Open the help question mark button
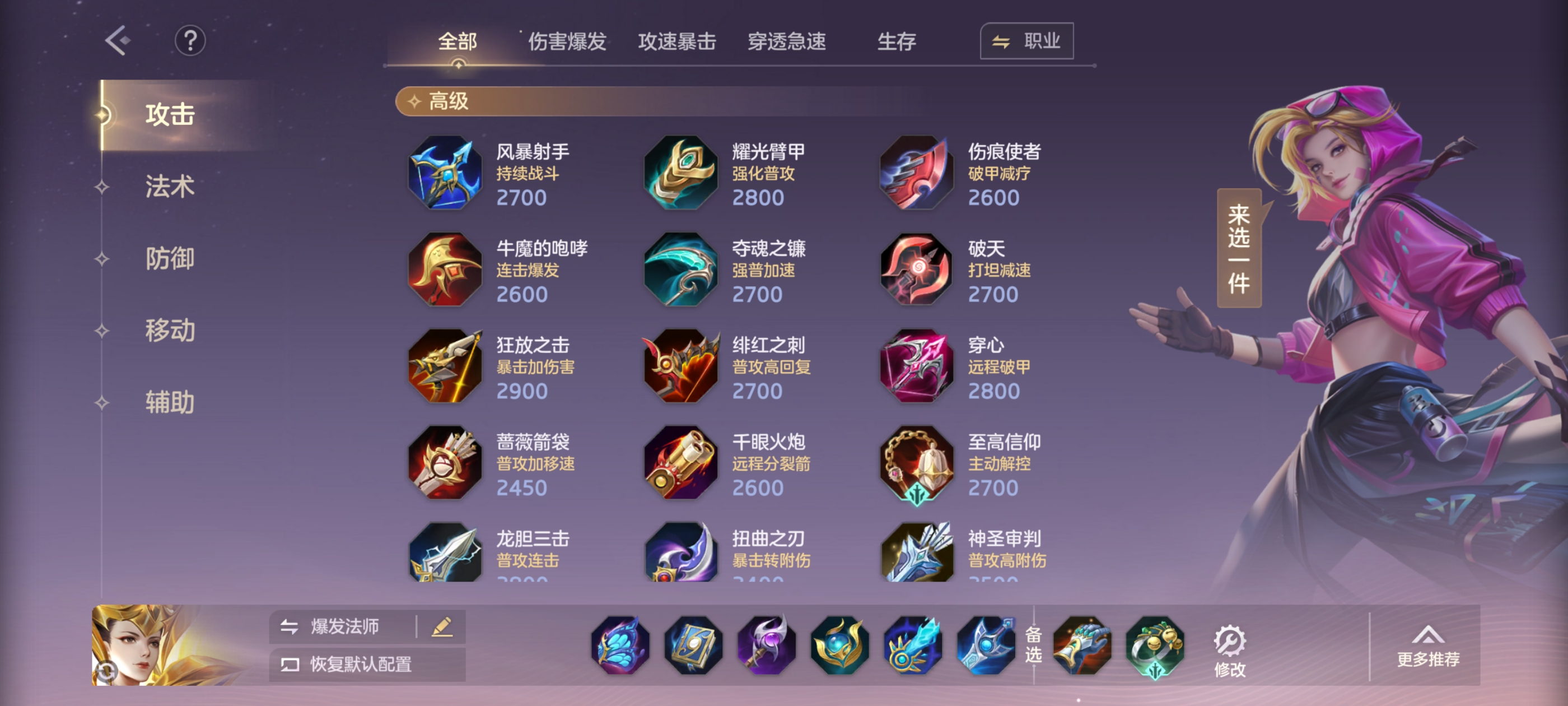The image size is (1568, 706). [x=190, y=41]
